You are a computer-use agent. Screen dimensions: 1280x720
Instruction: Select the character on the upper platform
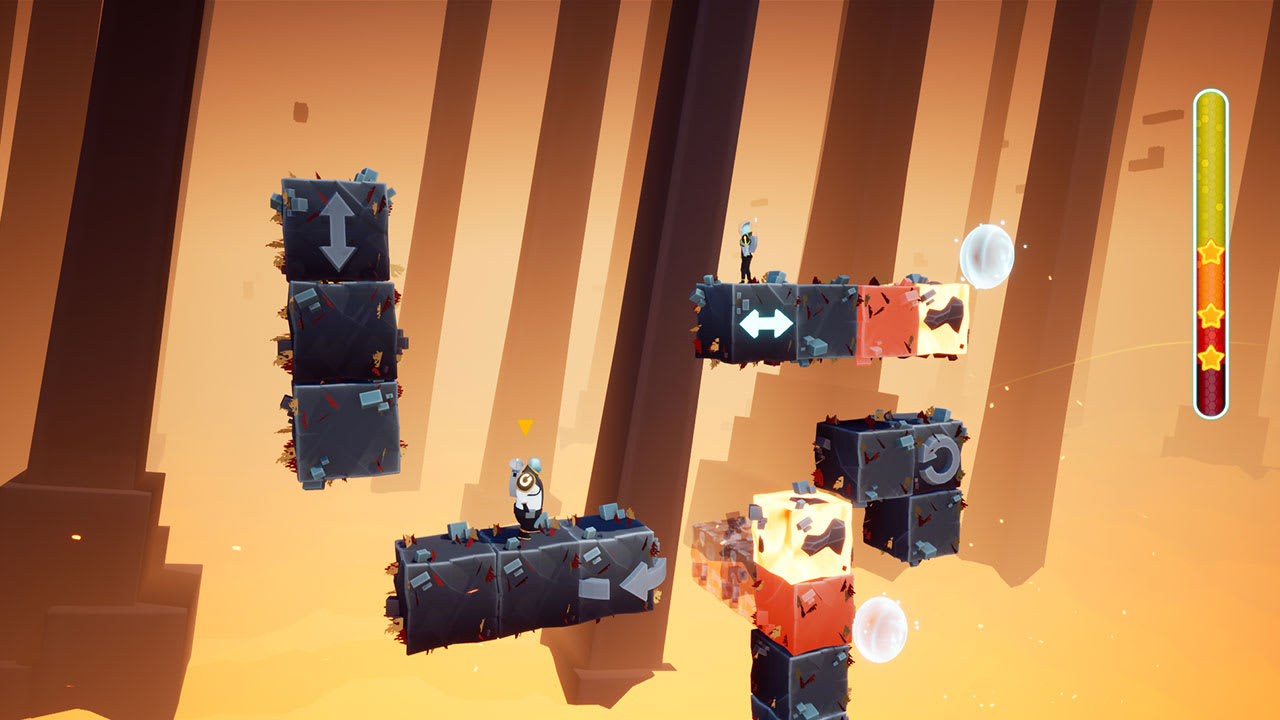tap(748, 250)
